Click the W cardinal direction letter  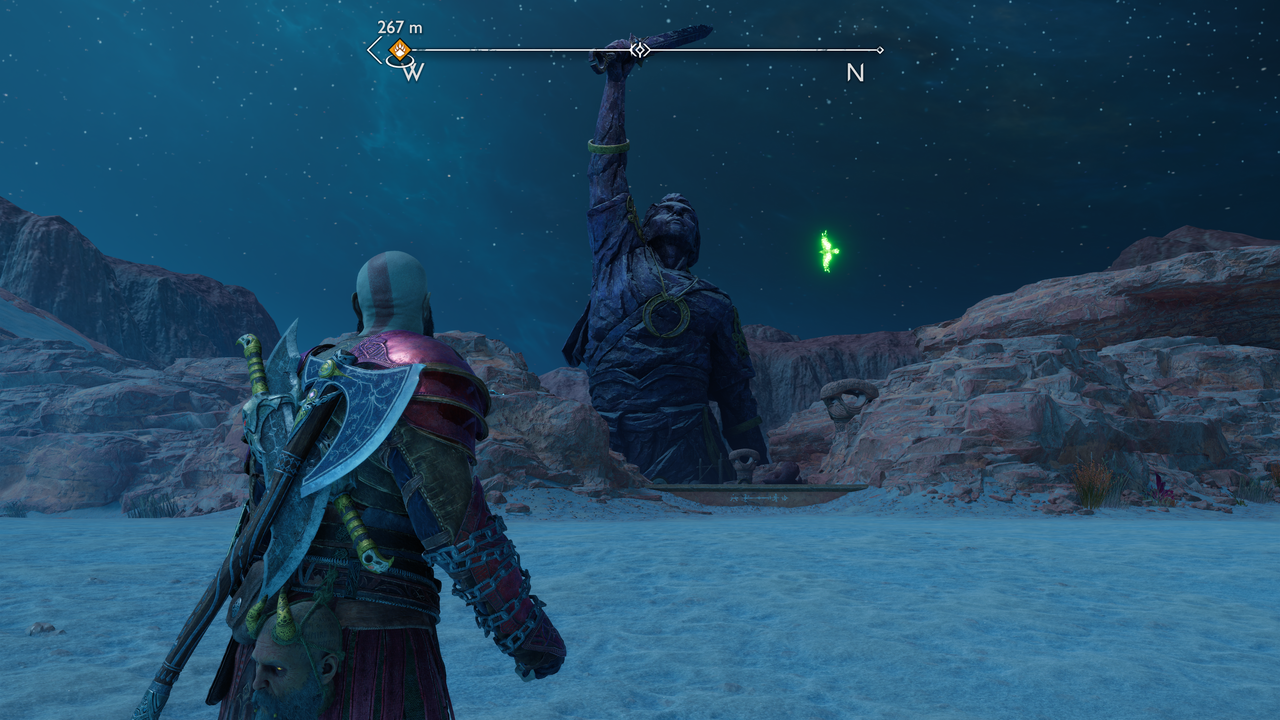coord(415,70)
